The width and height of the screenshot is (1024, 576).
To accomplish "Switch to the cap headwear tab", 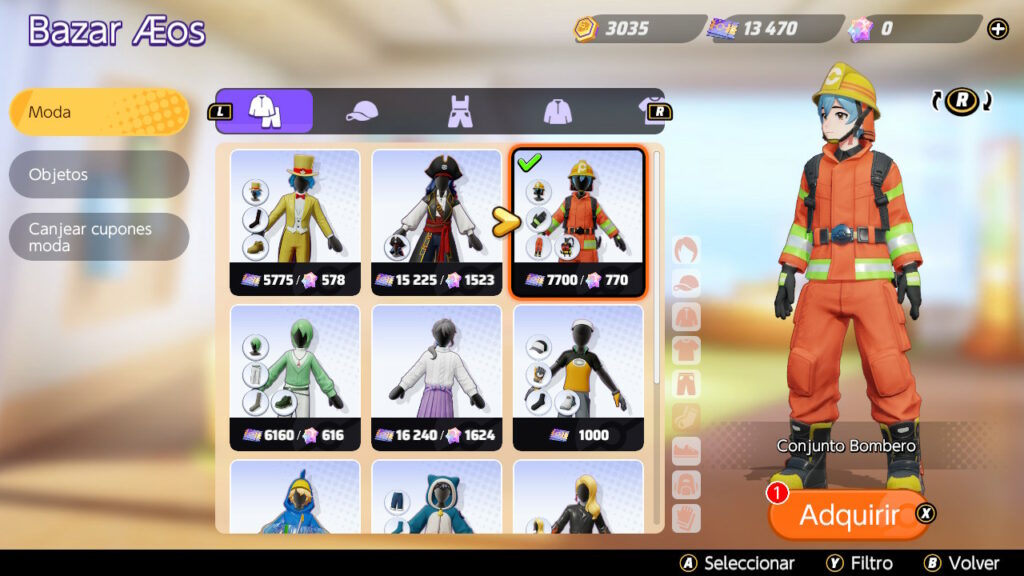I will tap(362, 111).
